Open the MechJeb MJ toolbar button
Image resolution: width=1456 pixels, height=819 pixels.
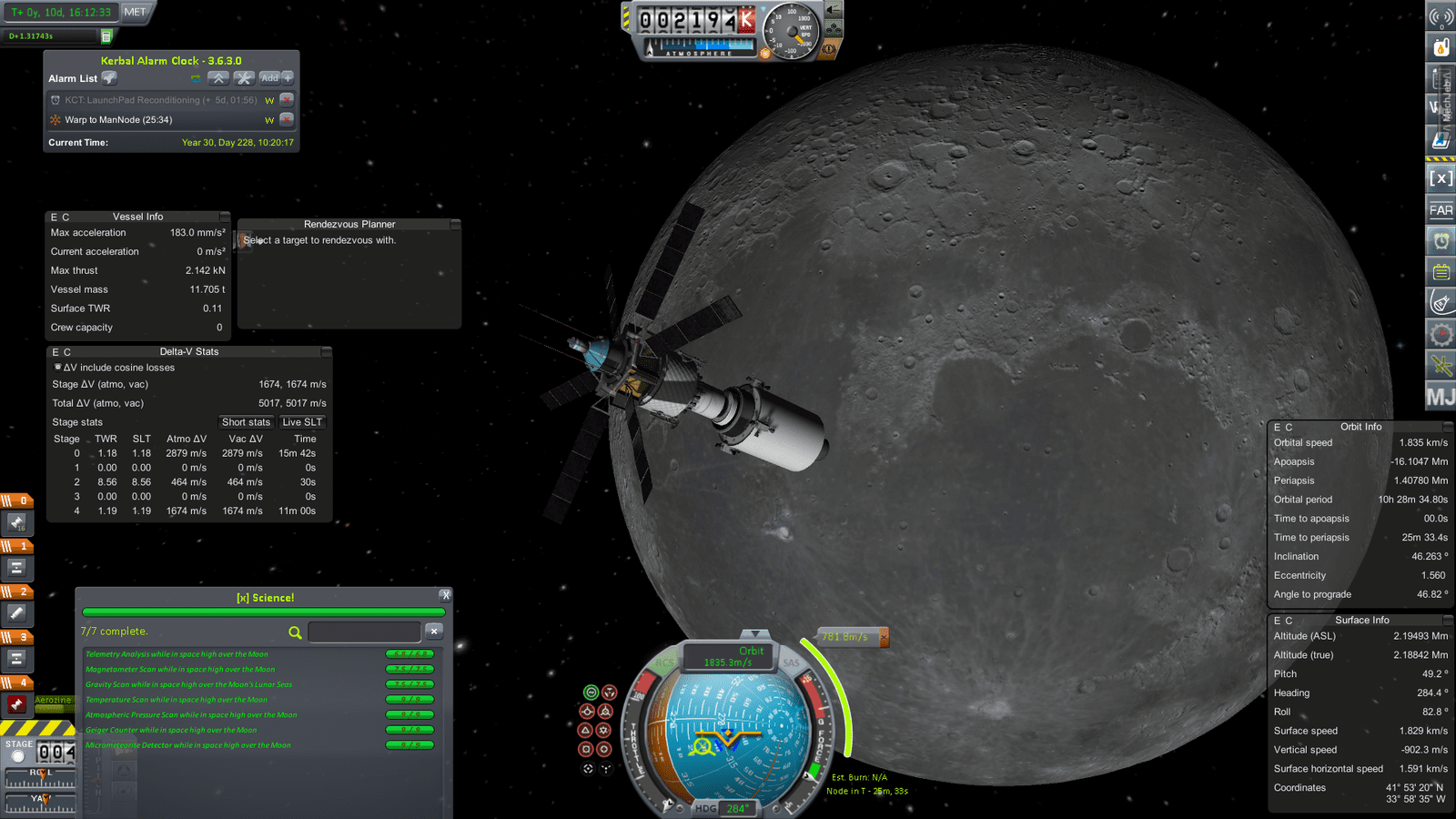1441,397
